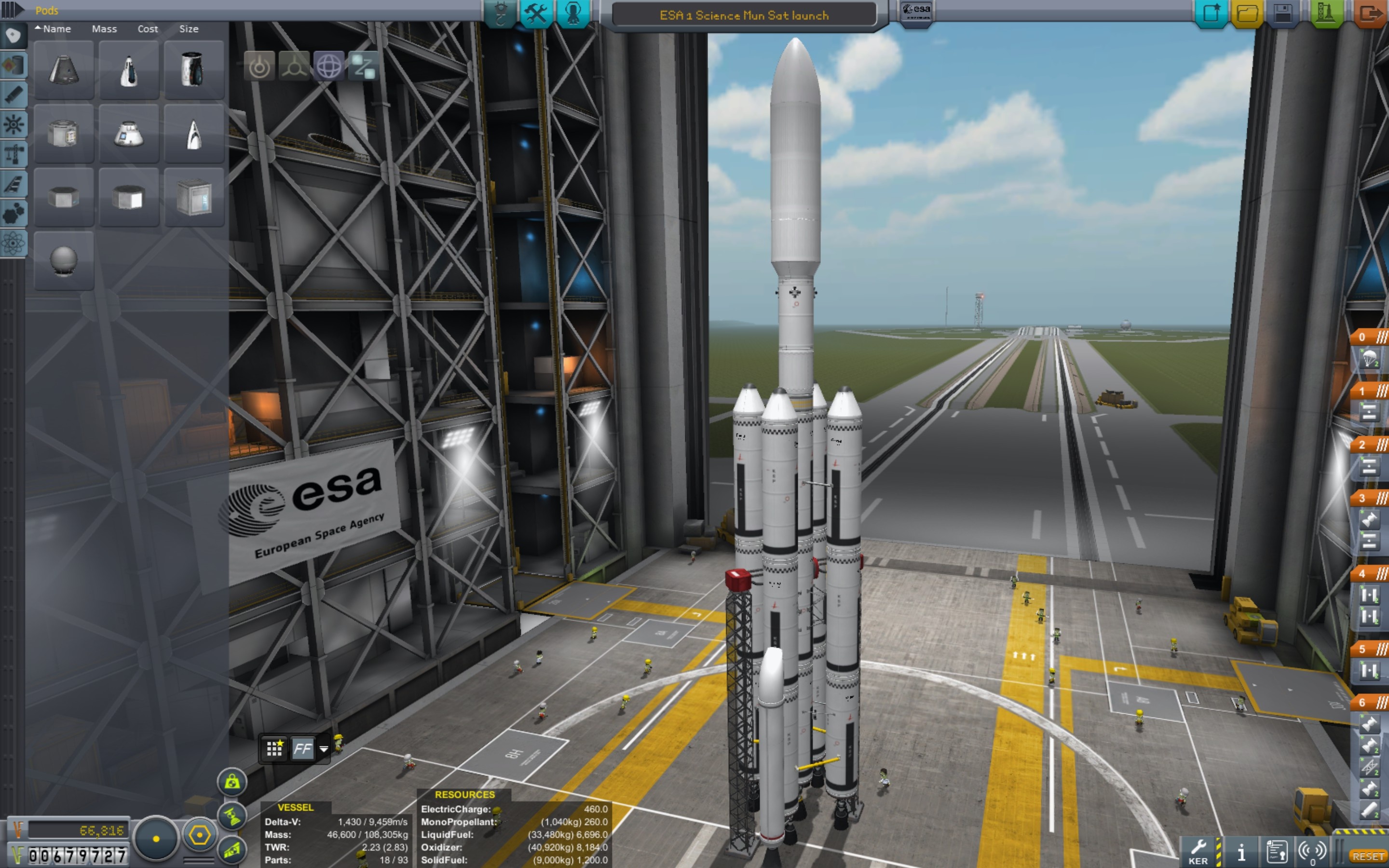The height and width of the screenshot is (868, 1389).
Task: Sort parts by Size
Action: (188, 29)
